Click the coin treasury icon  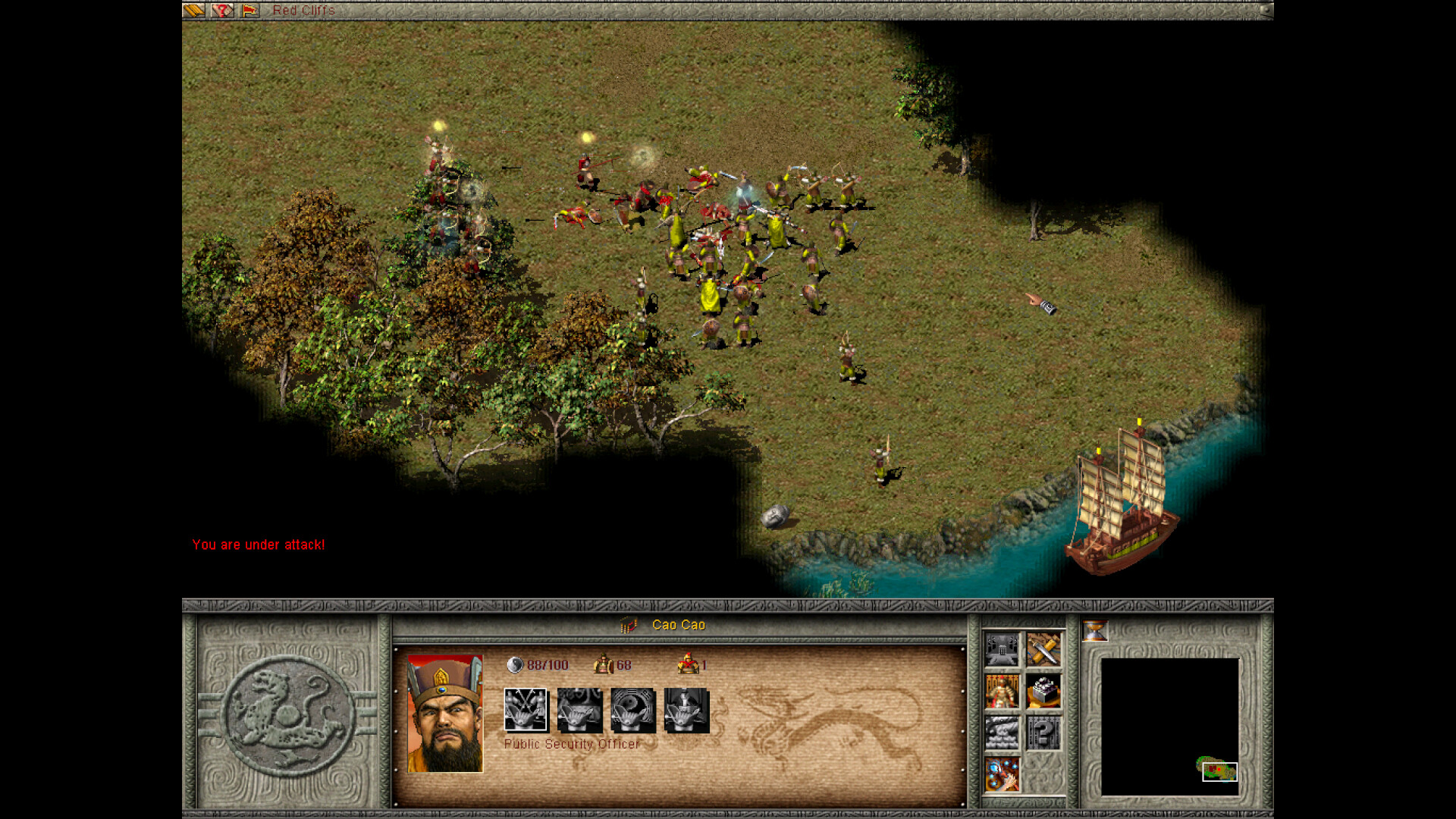point(1044,692)
